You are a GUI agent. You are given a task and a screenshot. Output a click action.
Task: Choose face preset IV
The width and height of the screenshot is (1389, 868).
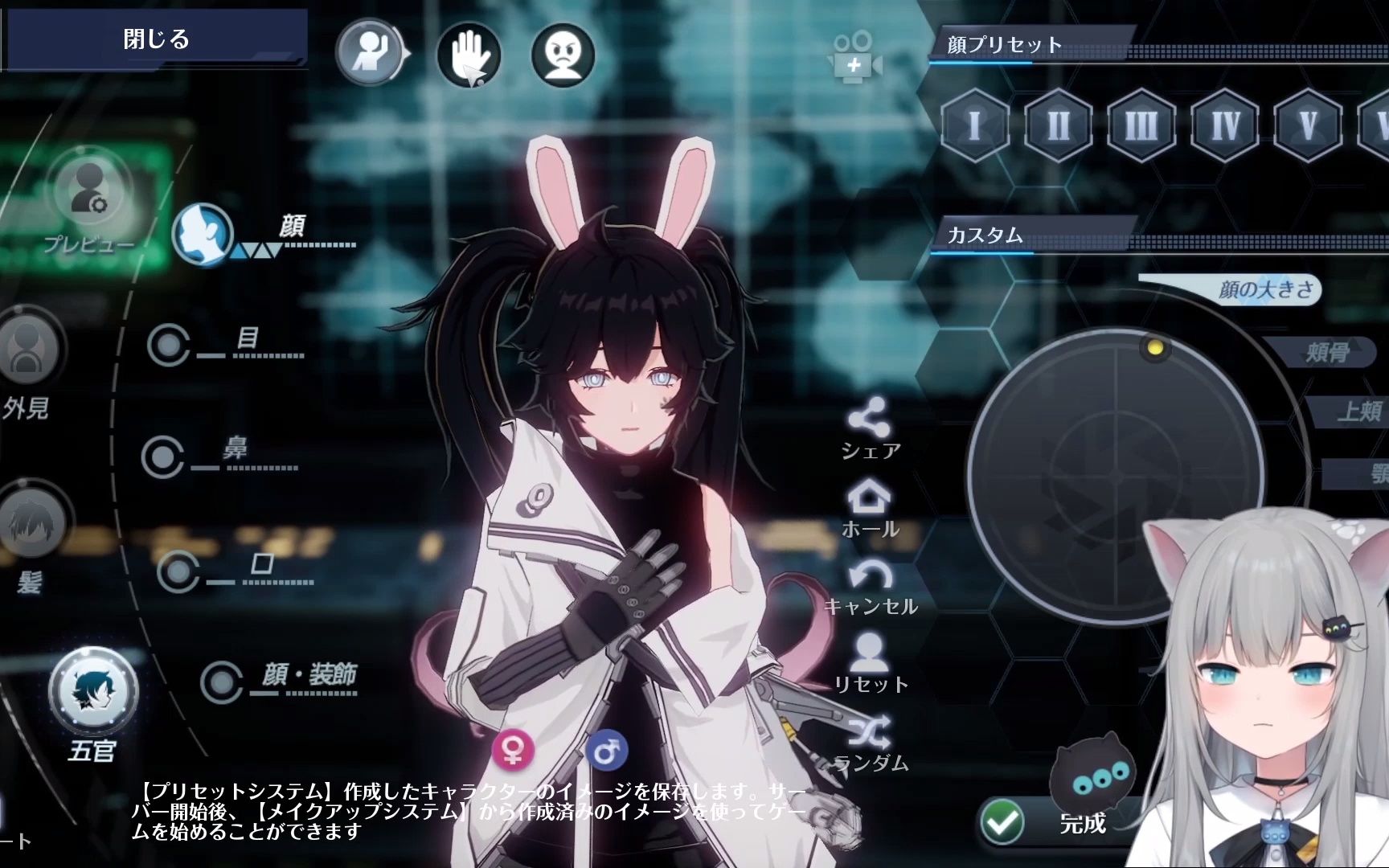(1225, 125)
